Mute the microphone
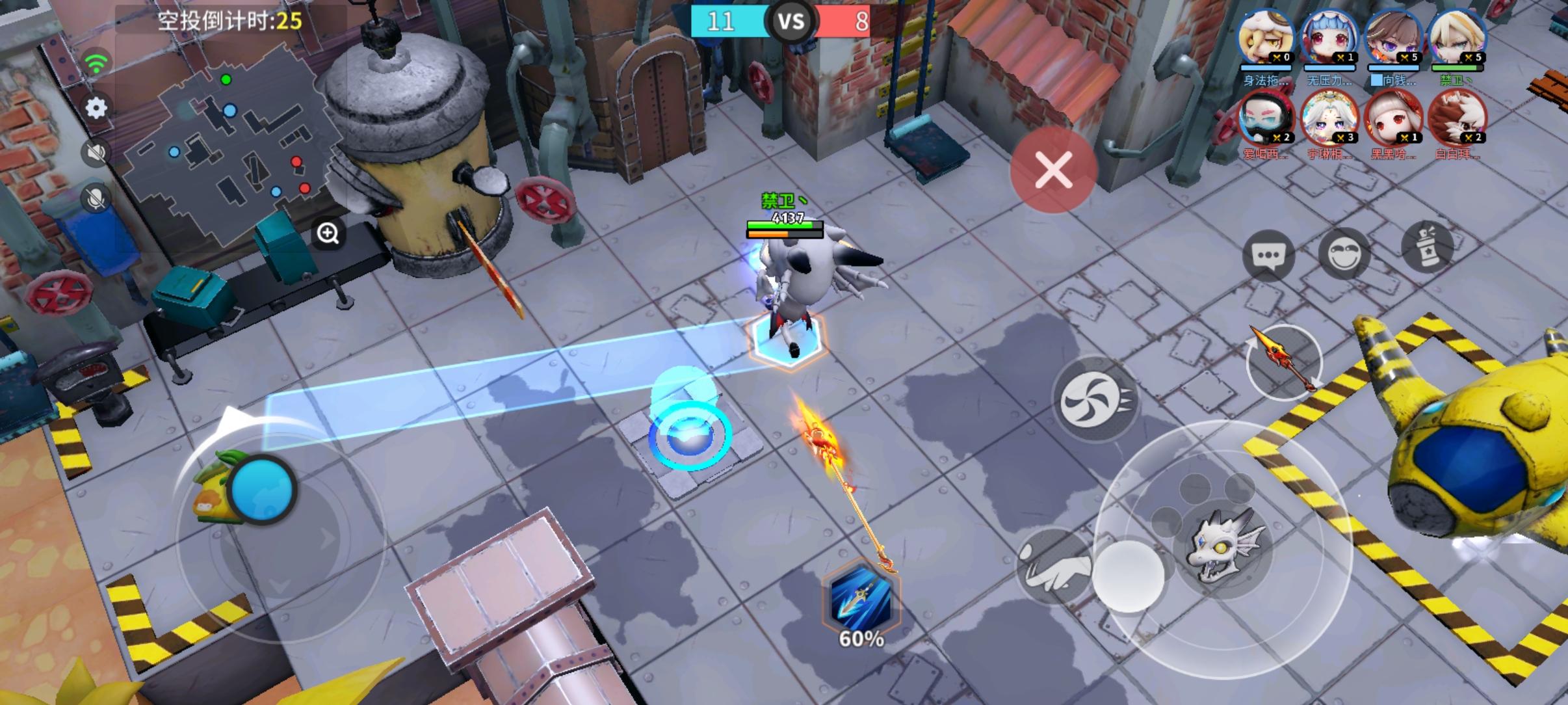This screenshot has height=705, width=1568. pos(96,195)
